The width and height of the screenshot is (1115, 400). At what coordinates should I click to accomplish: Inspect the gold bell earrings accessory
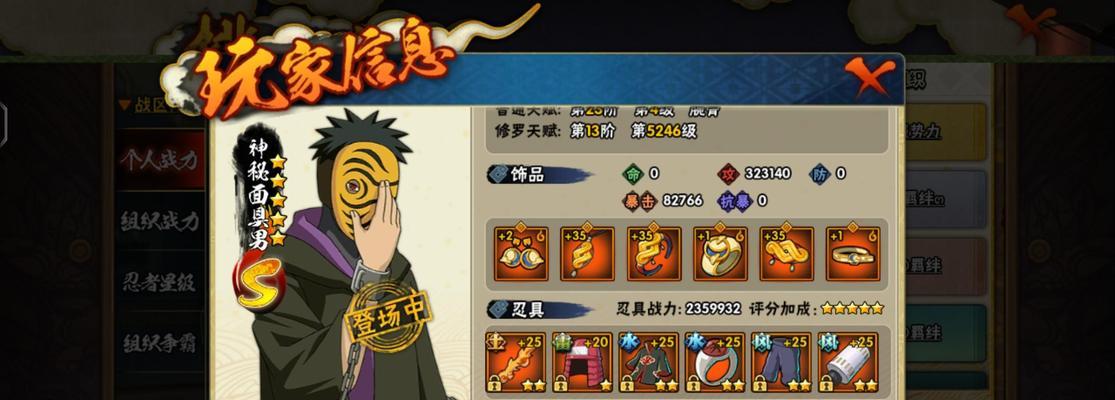click(x=521, y=254)
